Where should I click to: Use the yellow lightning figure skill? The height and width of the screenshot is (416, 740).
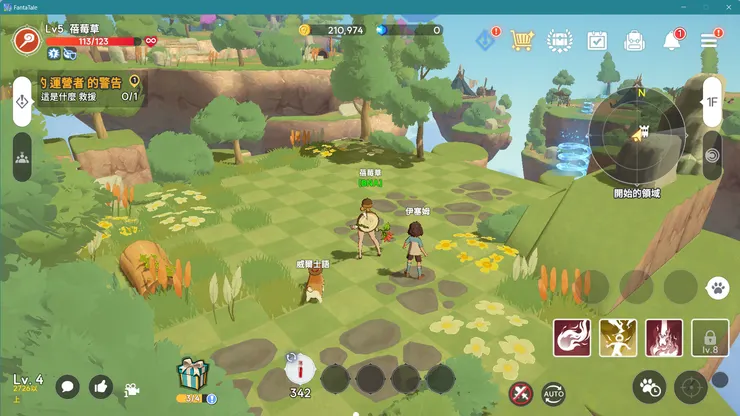pyautogui.click(x=618, y=338)
